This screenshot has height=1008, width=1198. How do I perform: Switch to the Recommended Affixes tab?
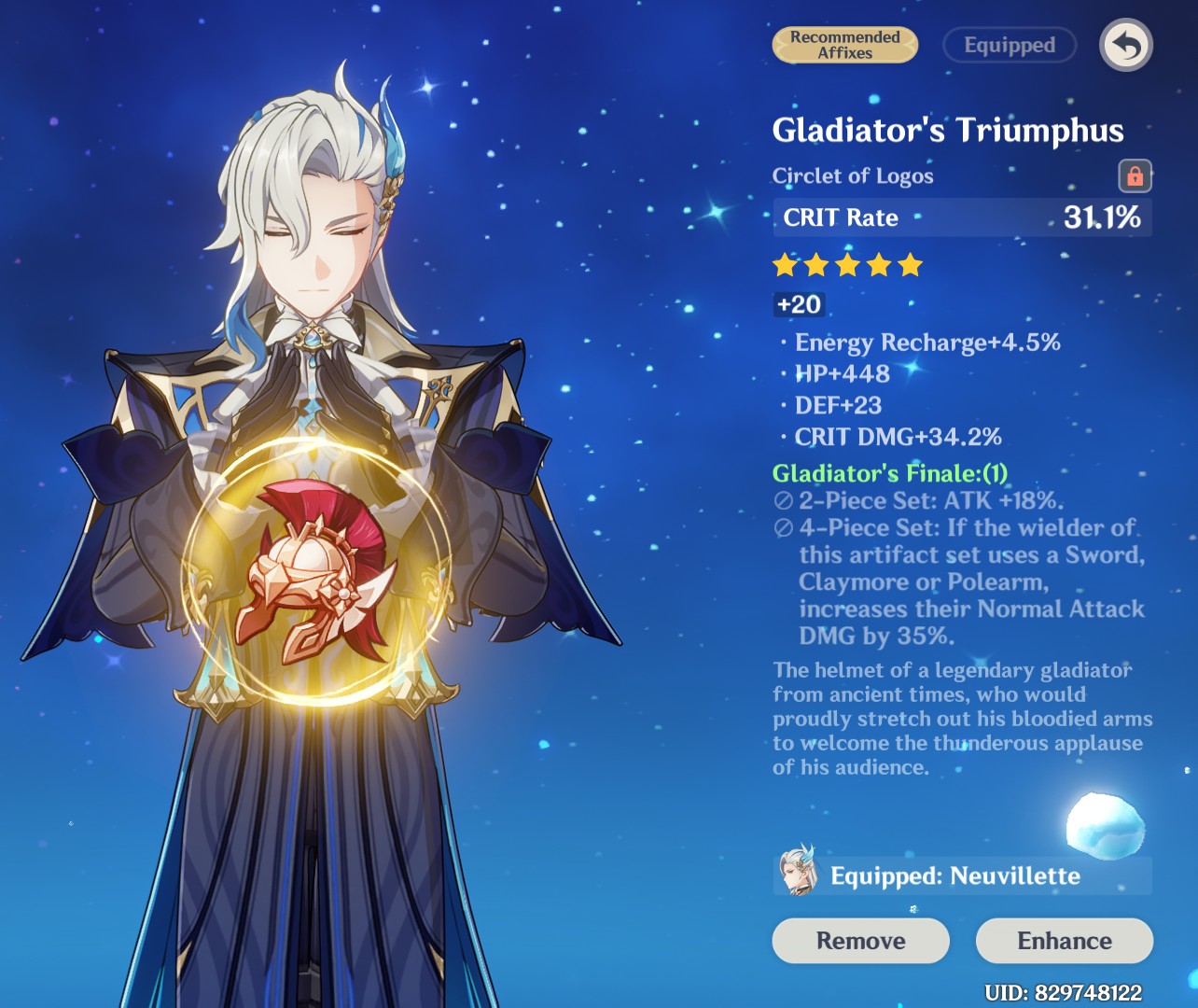click(x=843, y=45)
